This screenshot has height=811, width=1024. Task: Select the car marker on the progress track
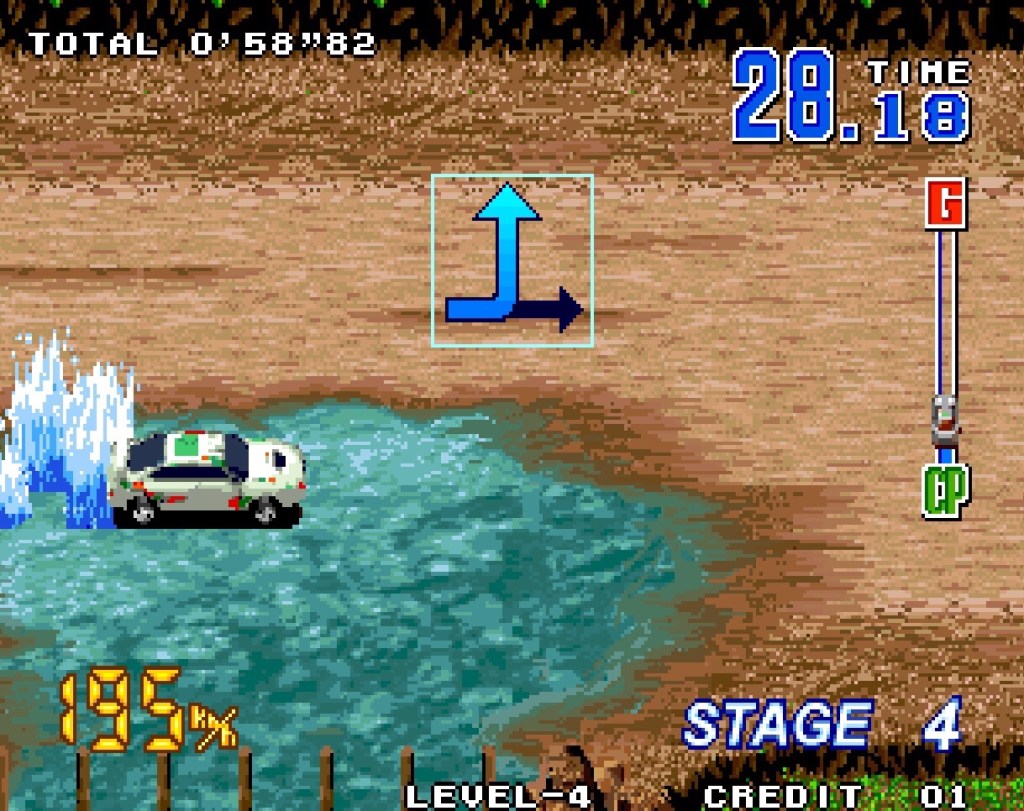(x=945, y=420)
